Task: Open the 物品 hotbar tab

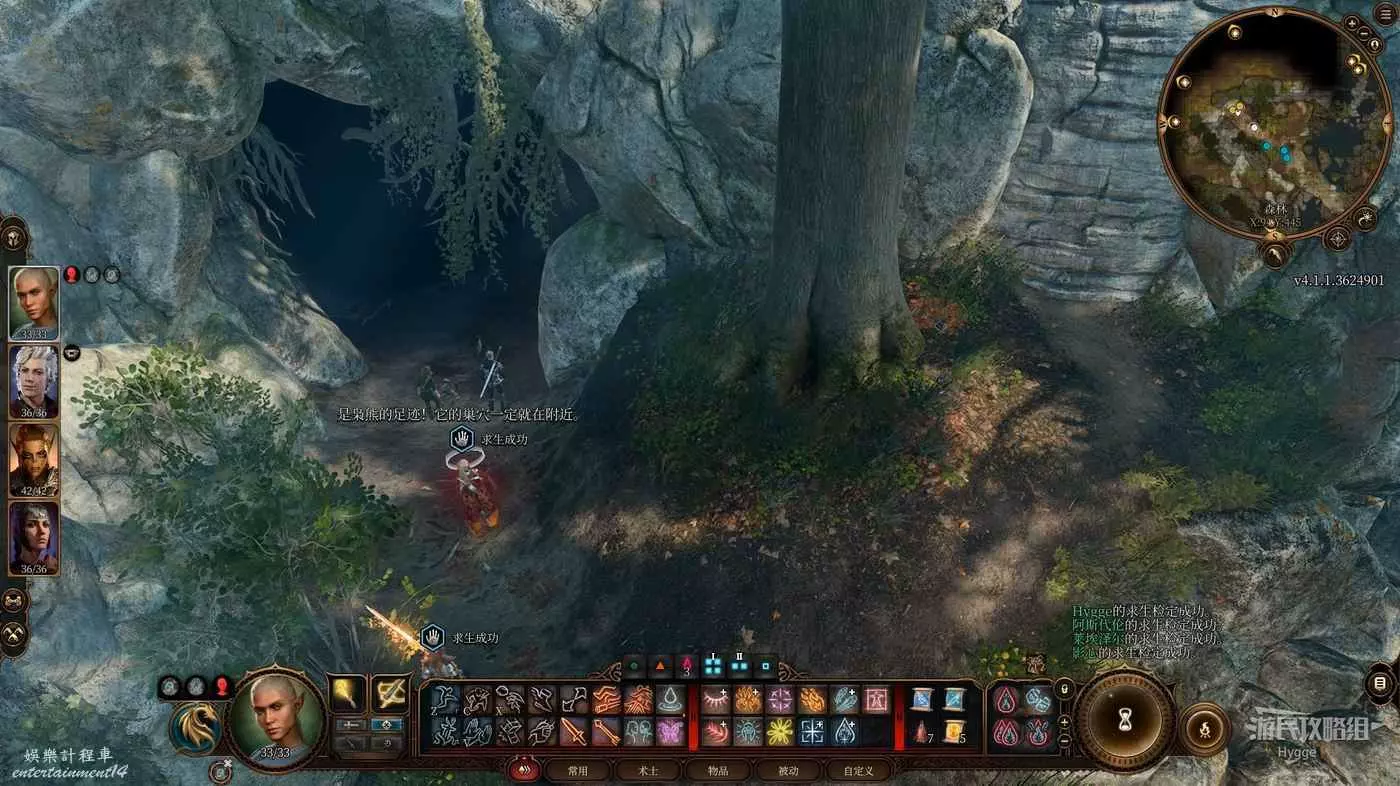Action: point(717,771)
